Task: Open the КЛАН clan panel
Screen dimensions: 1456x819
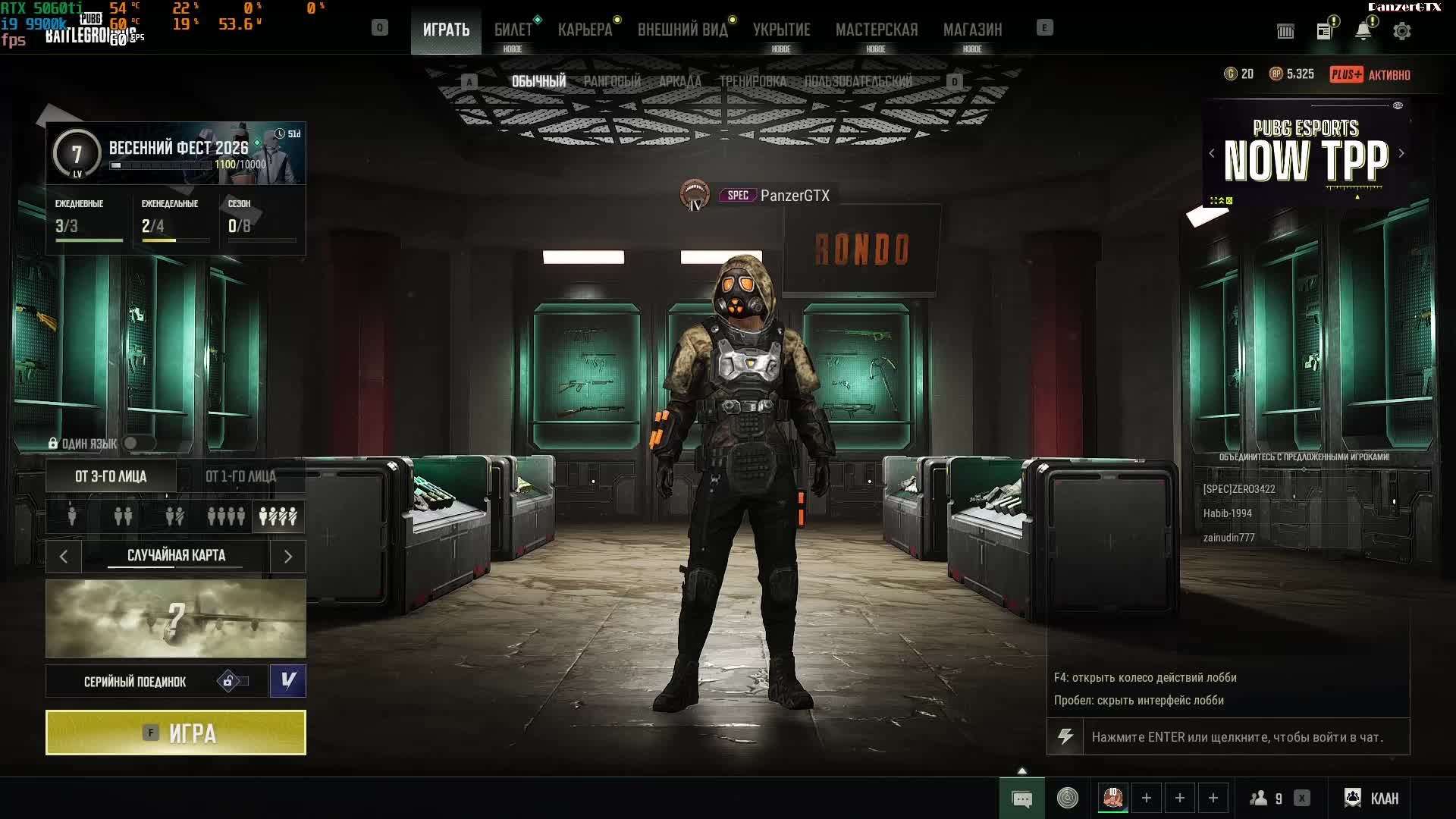Action: coord(1372,798)
